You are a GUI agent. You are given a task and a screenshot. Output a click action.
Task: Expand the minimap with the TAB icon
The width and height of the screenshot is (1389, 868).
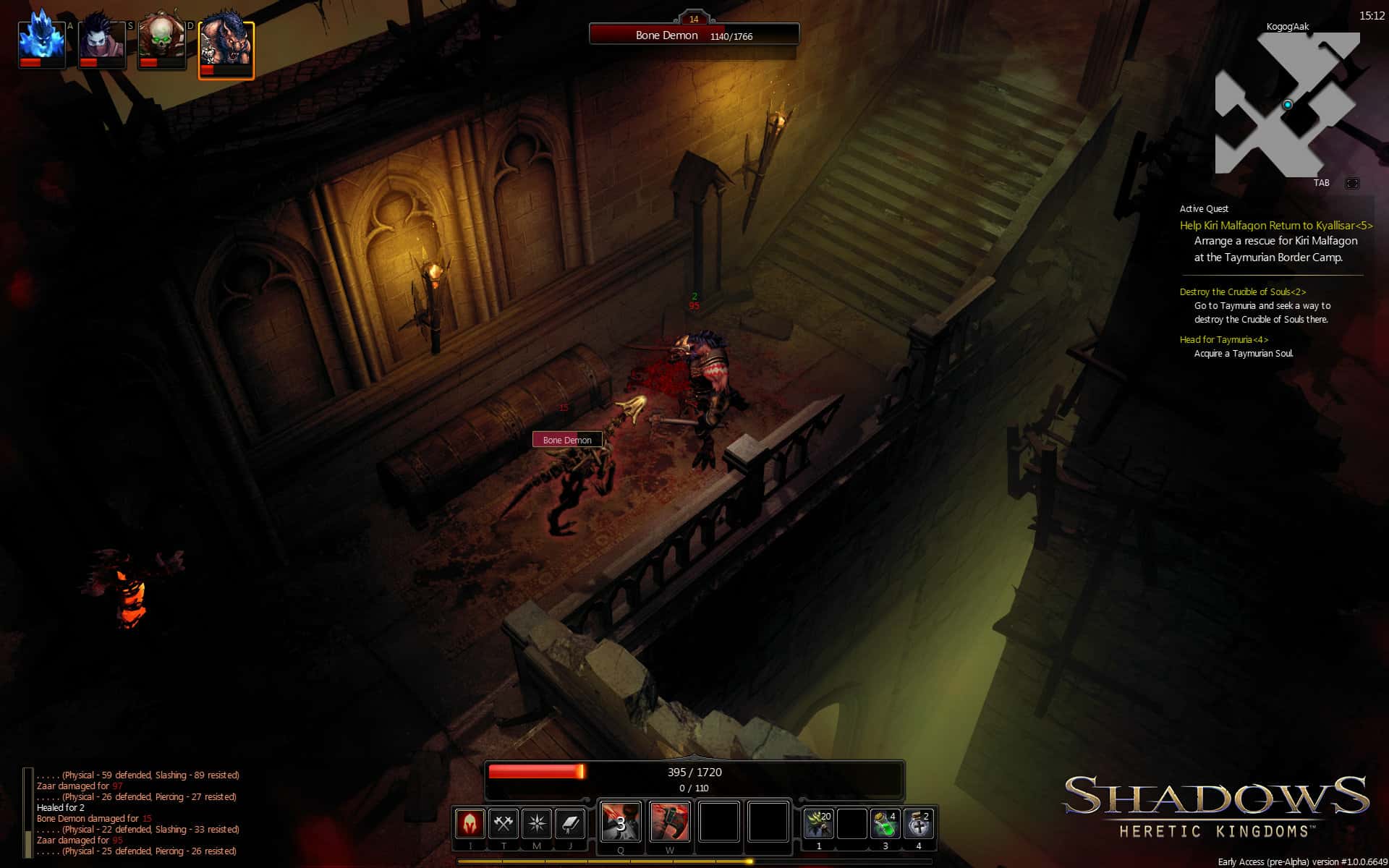click(1352, 184)
